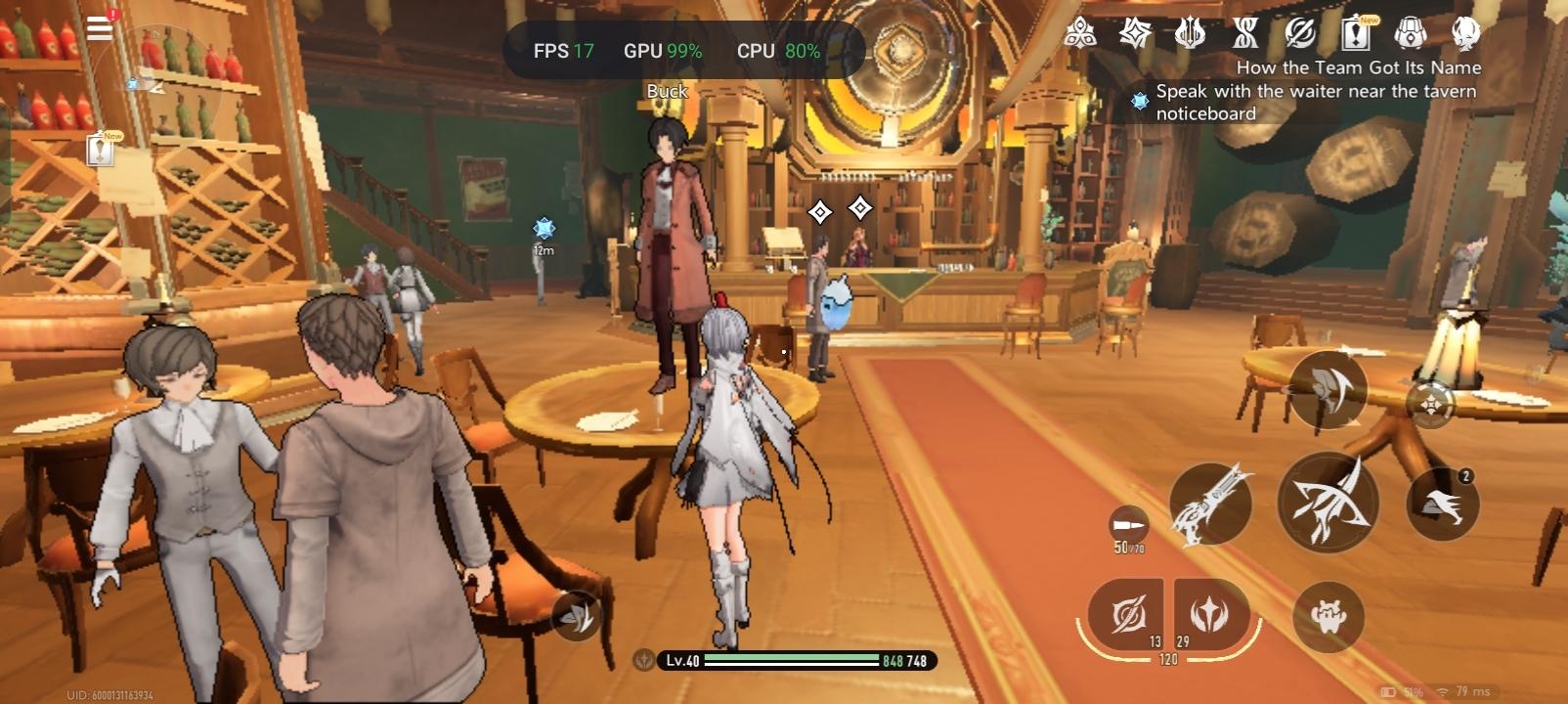Tap the three-petal emblem icon
This screenshot has height=704, width=1568.
1079,34
